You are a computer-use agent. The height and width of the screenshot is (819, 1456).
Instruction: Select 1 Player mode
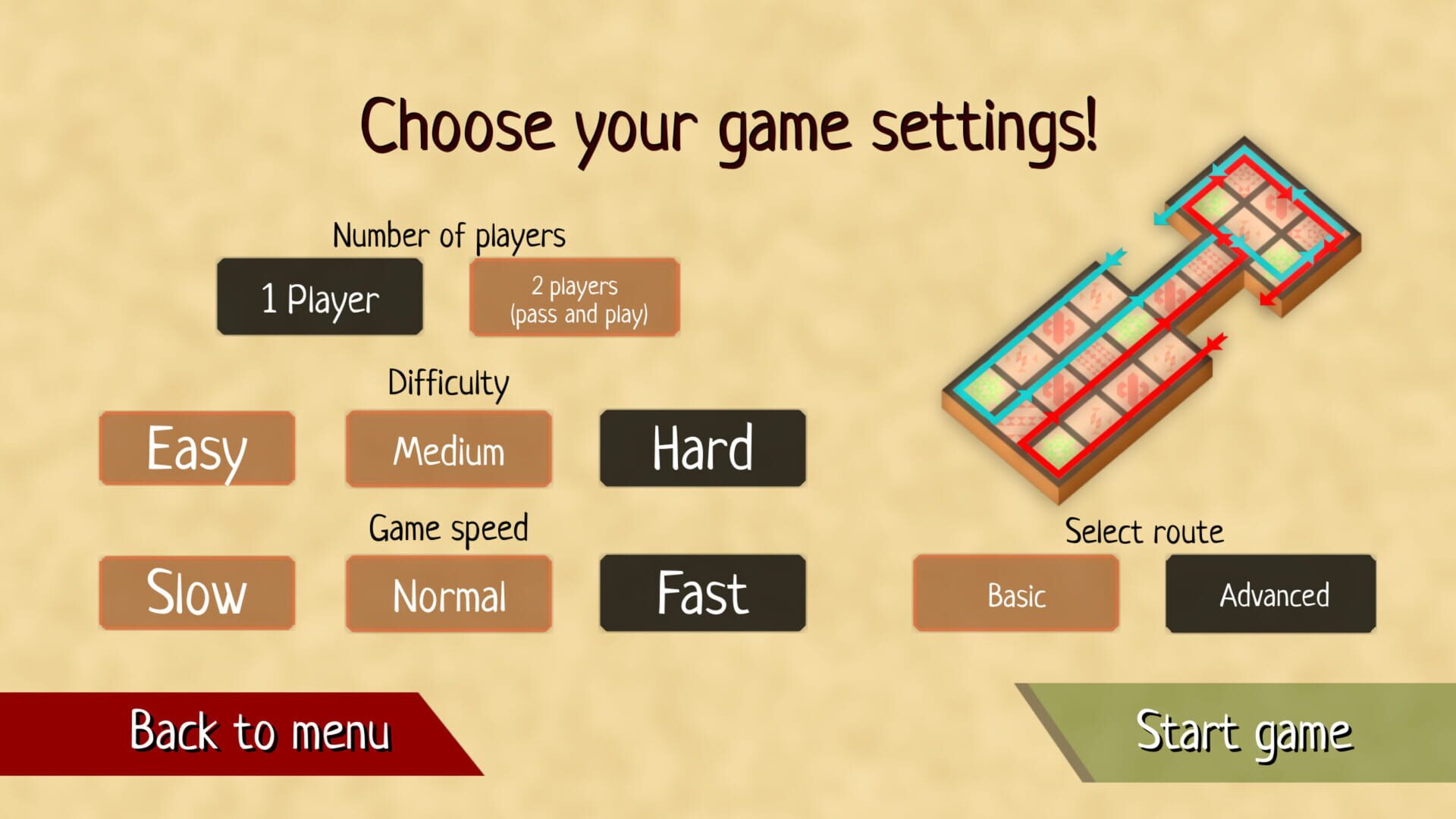coord(319,297)
